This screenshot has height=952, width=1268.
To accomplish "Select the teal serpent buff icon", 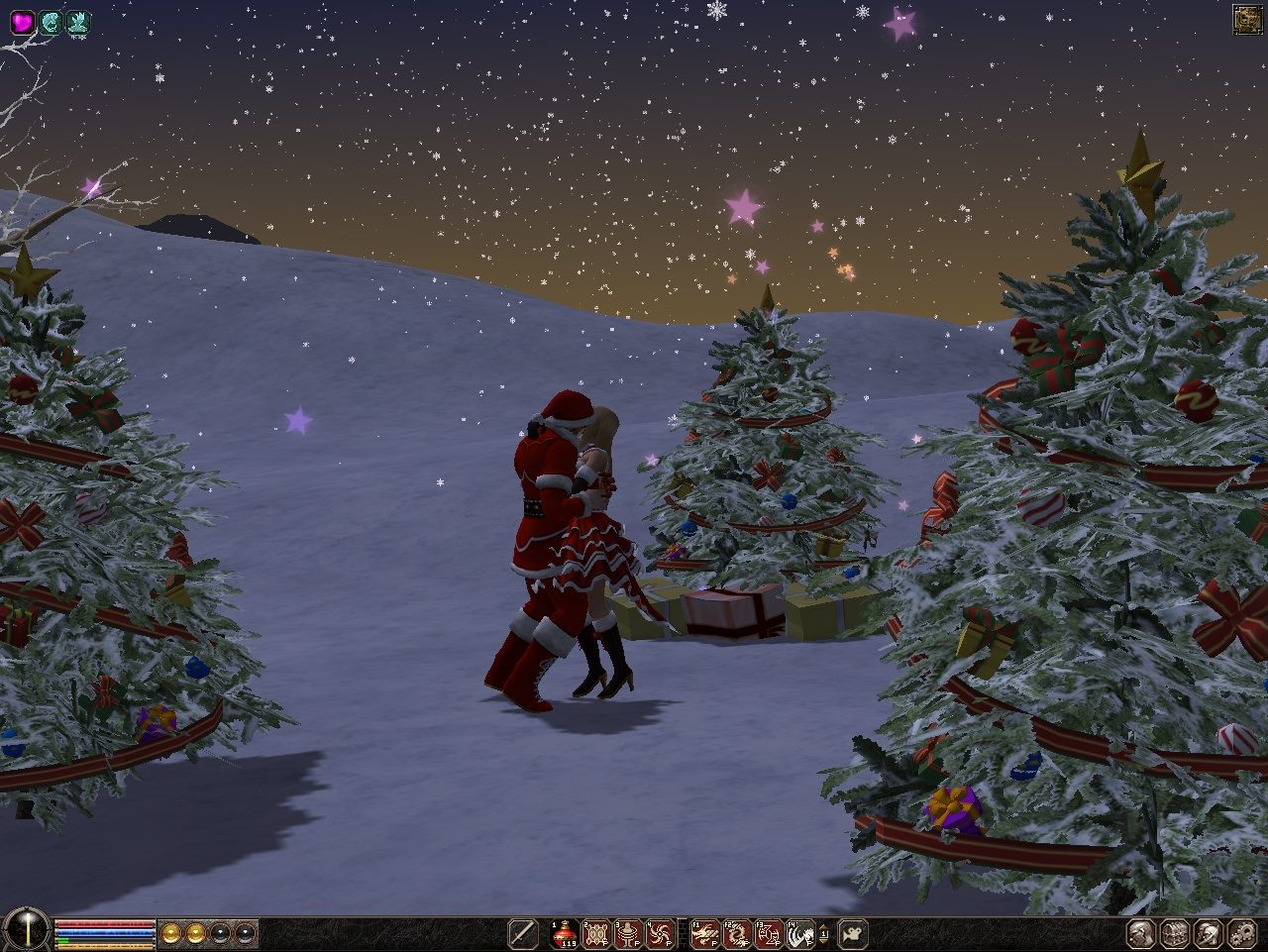I will click(x=51, y=22).
